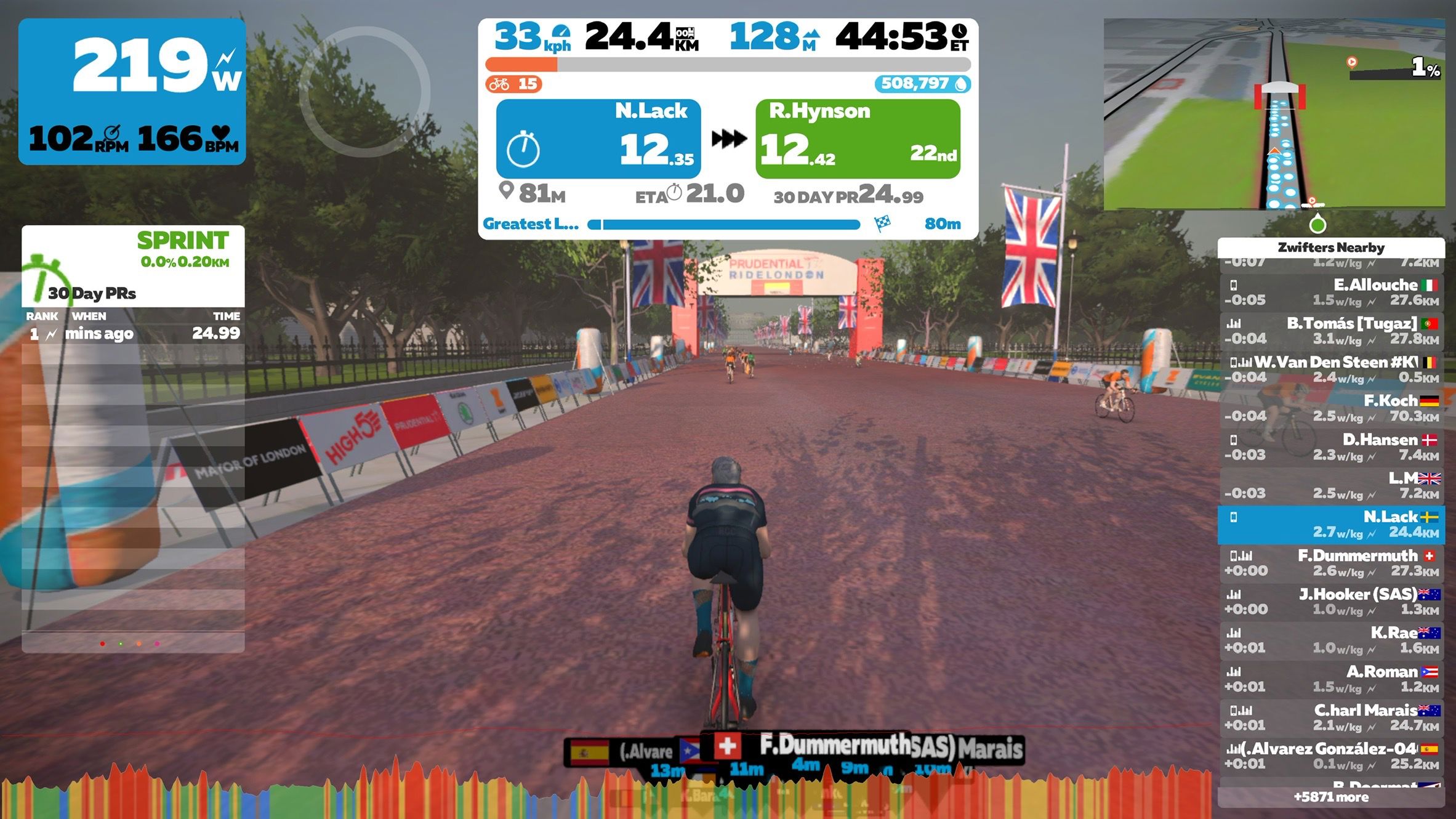
Task: Click the R.Hynson 22nd place box
Action: click(858, 139)
